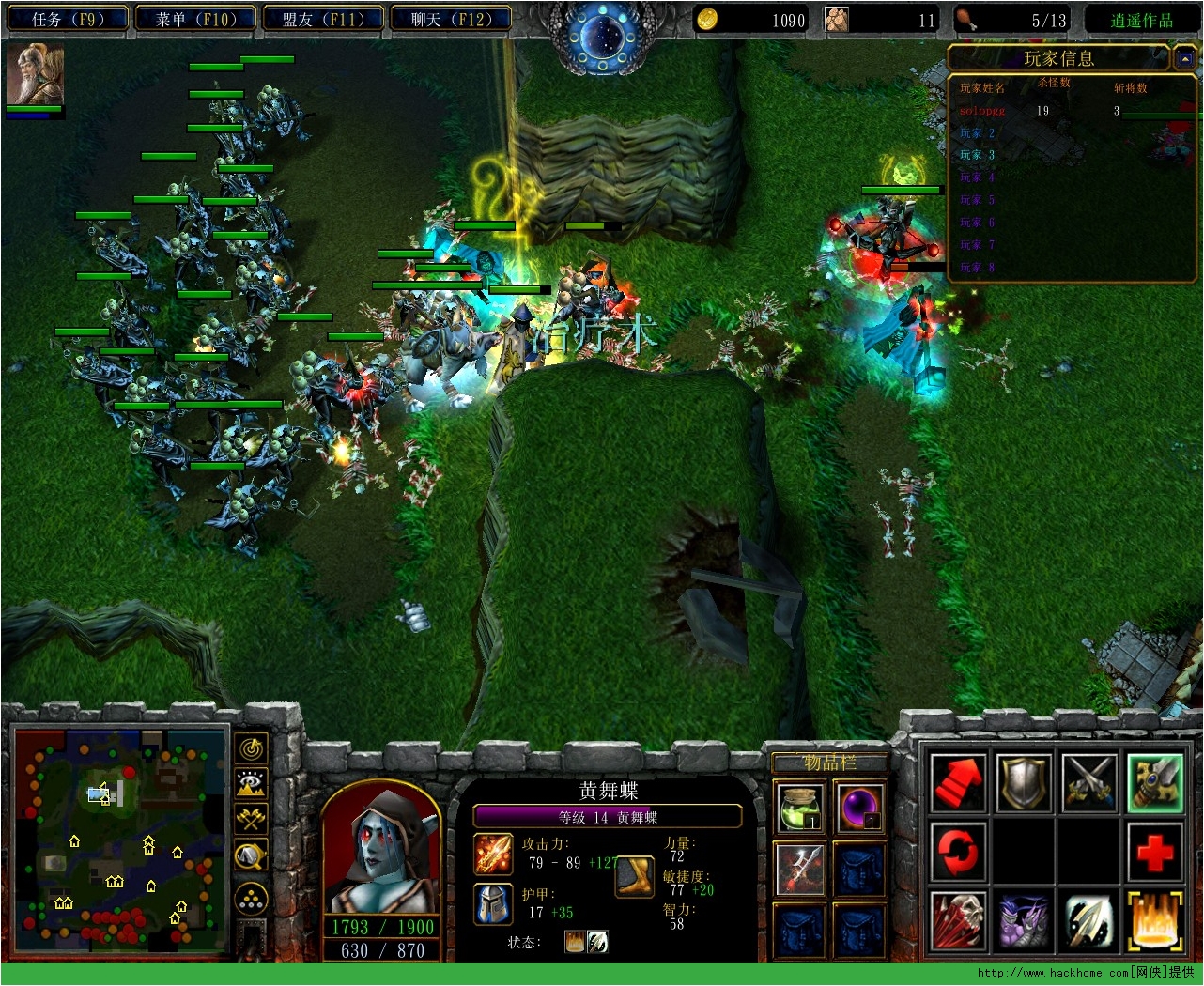The height and width of the screenshot is (986, 1204).
Task: Activate the Hold Position shield command
Action: point(1024,783)
